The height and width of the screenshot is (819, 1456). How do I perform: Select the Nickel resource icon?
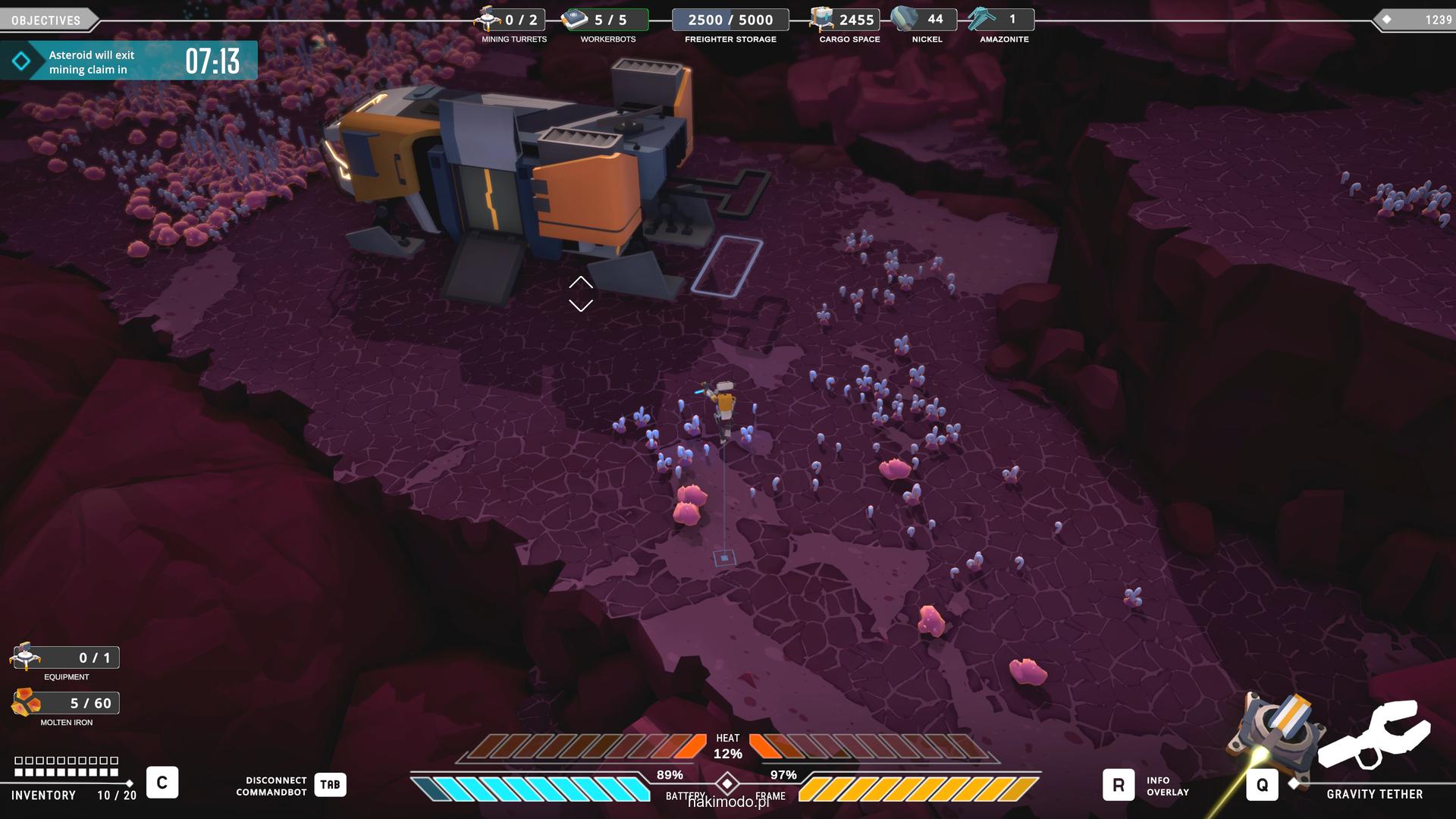[904, 19]
